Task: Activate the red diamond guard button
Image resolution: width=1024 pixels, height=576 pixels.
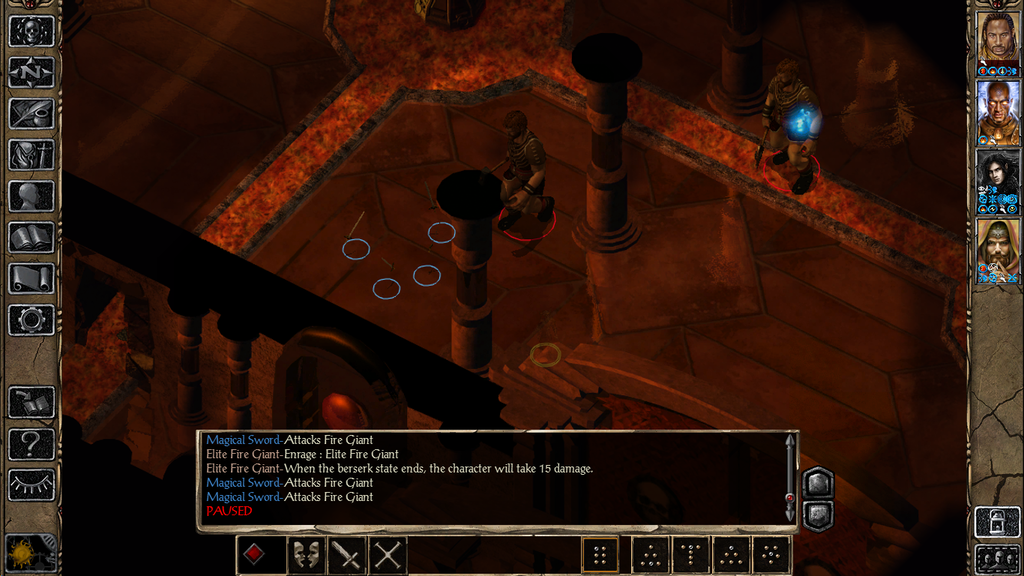Action: coord(255,555)
